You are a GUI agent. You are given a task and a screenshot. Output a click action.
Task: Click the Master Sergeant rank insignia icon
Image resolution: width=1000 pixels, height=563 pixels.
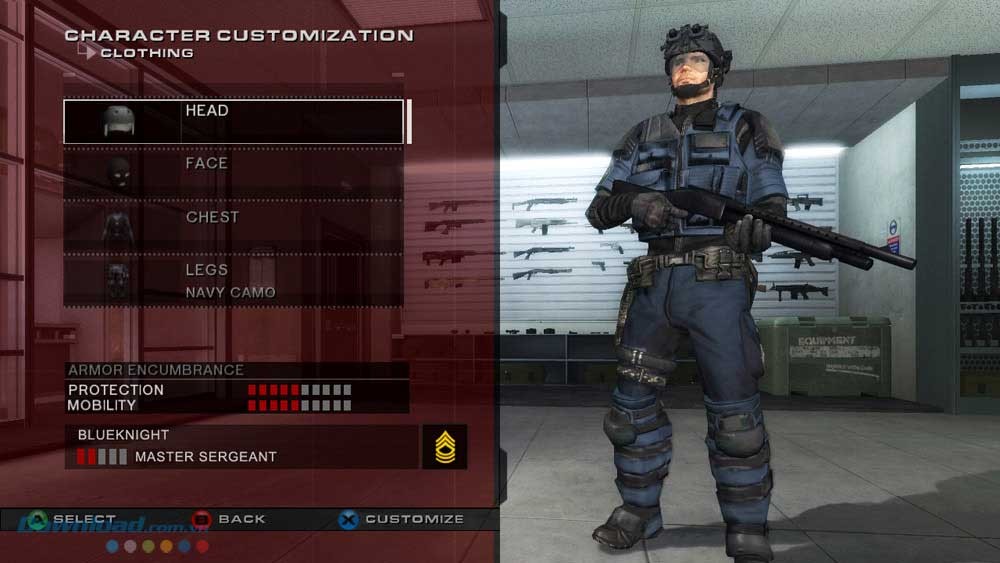(444, 447)
